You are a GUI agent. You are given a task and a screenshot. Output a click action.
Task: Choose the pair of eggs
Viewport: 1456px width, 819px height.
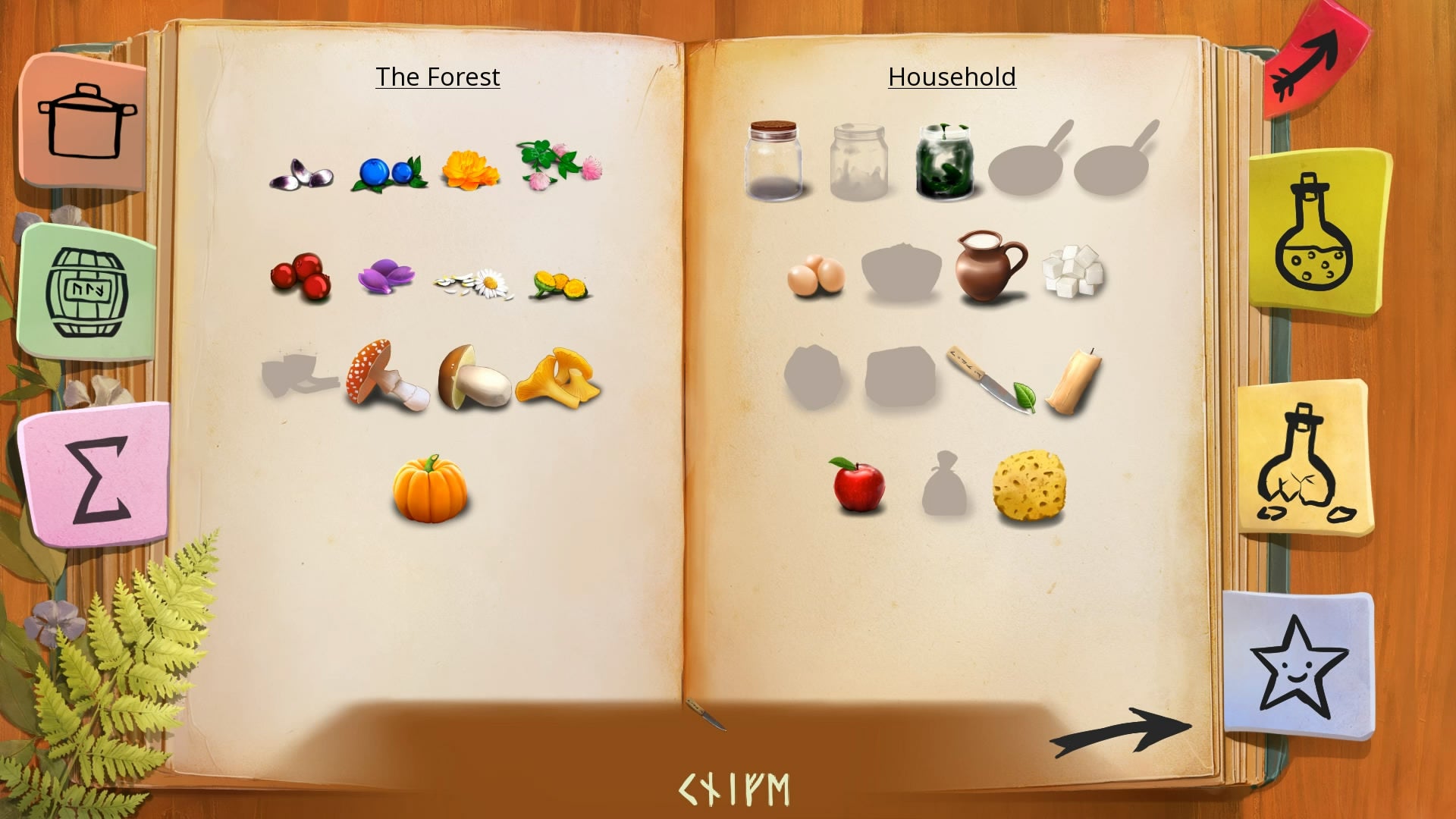[x=815, y=275]
